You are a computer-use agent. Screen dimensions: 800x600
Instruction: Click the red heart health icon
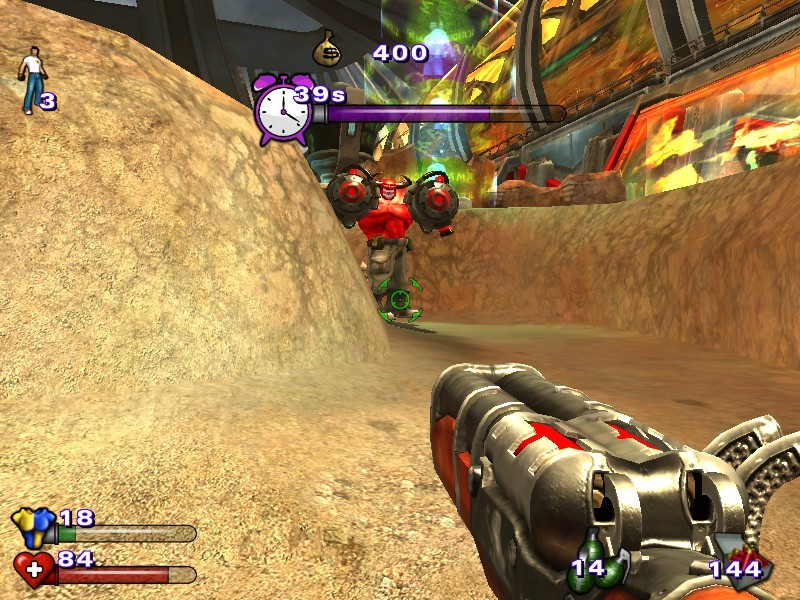coord(34,569)
